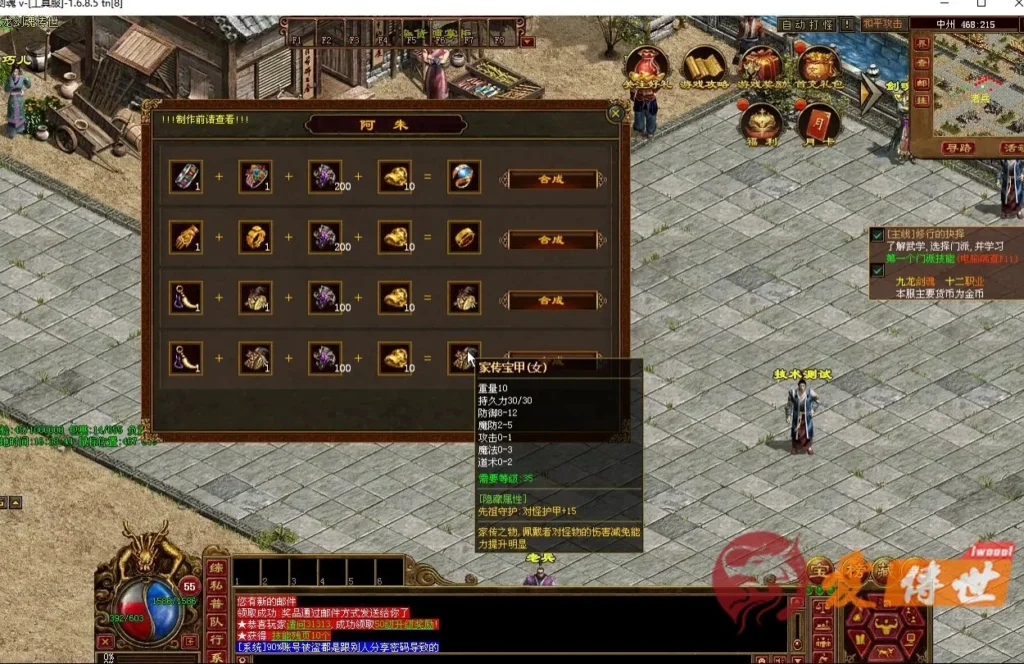
Task: Maximize the game window
Action: tap(980, 5)
